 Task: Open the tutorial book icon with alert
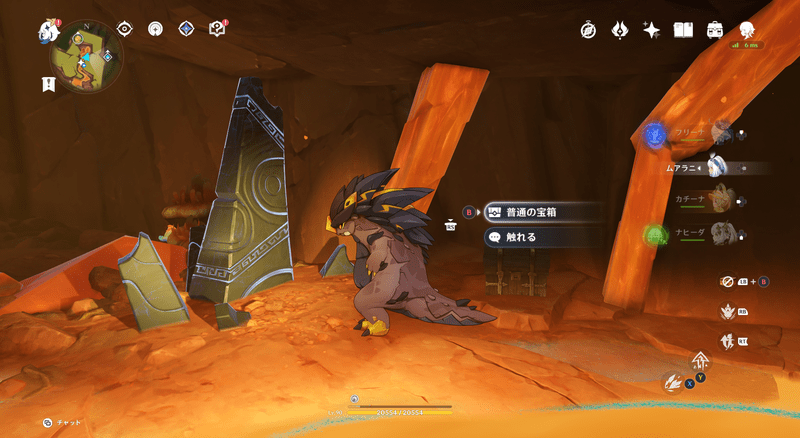[x=218, y=29]
